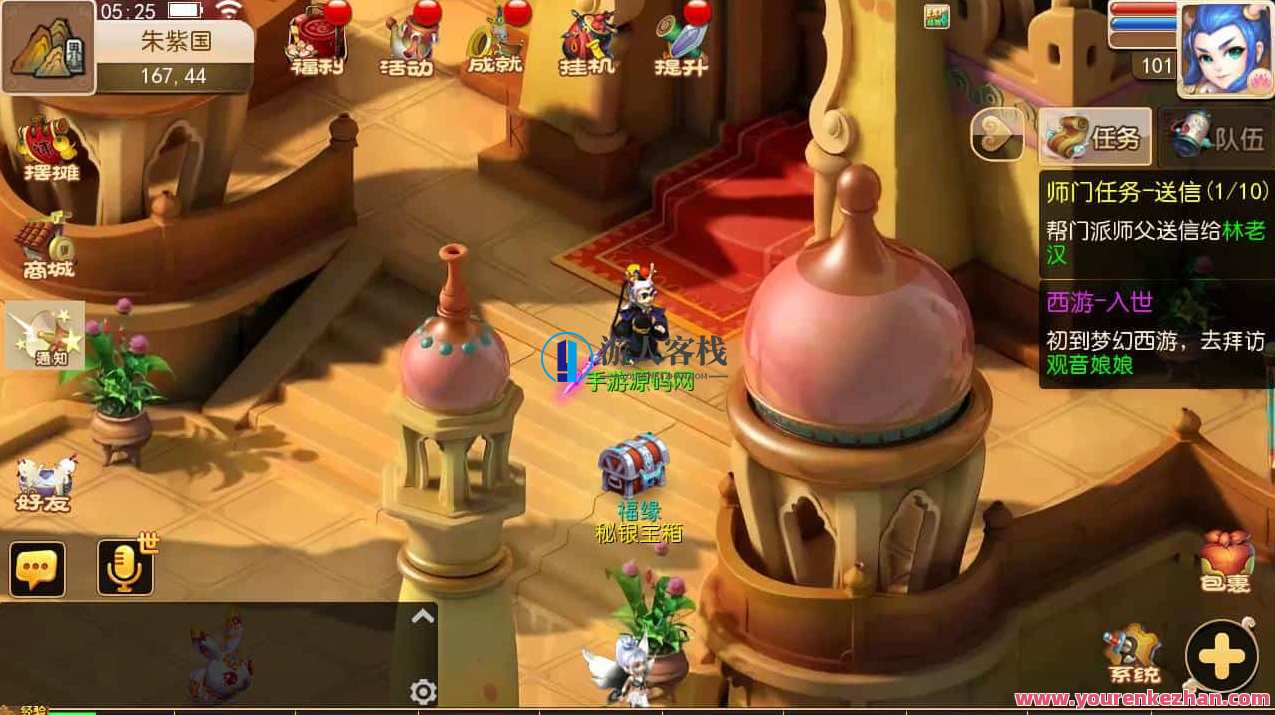This screenshot has width=1275, height=715.
Task: Show the 成就 achievements panel
Action: tap(495, 42)
